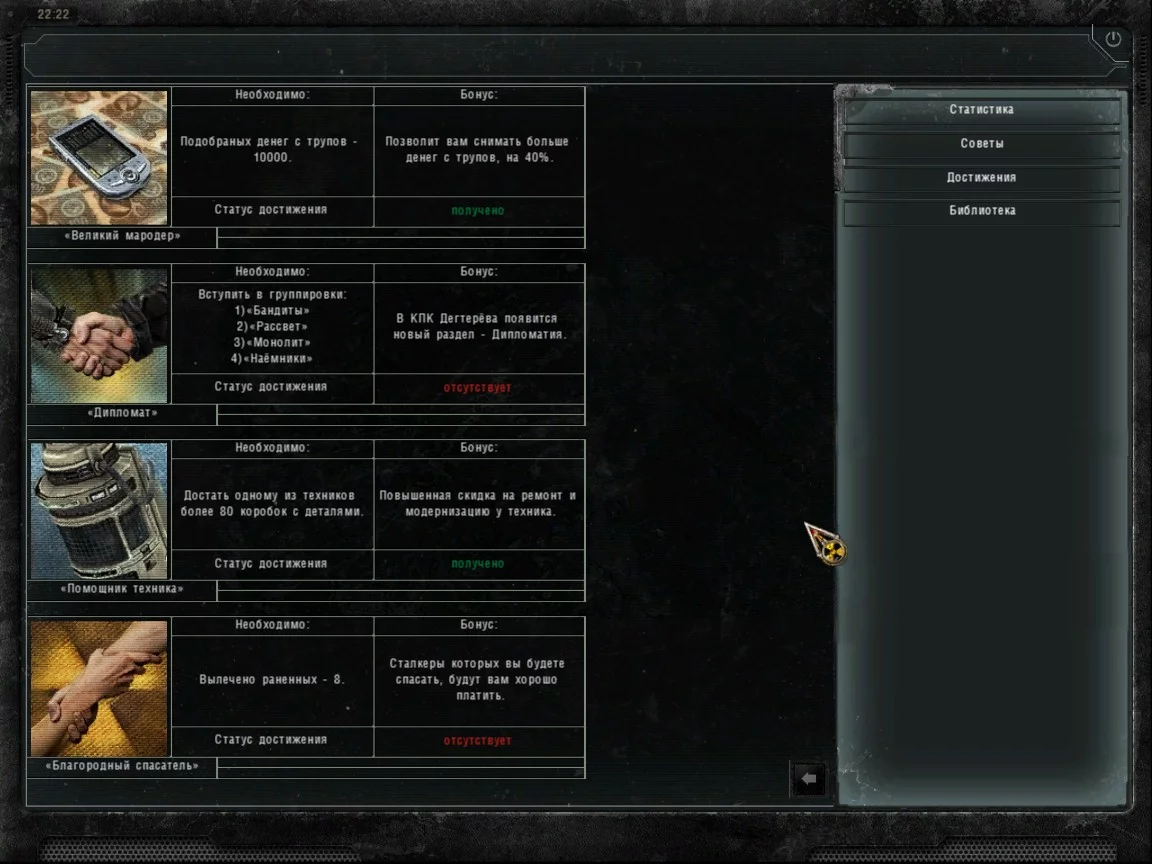
Task: Select the «Благородный спасатель» achievement thumbnail
Action: click(x=99, y=688)
